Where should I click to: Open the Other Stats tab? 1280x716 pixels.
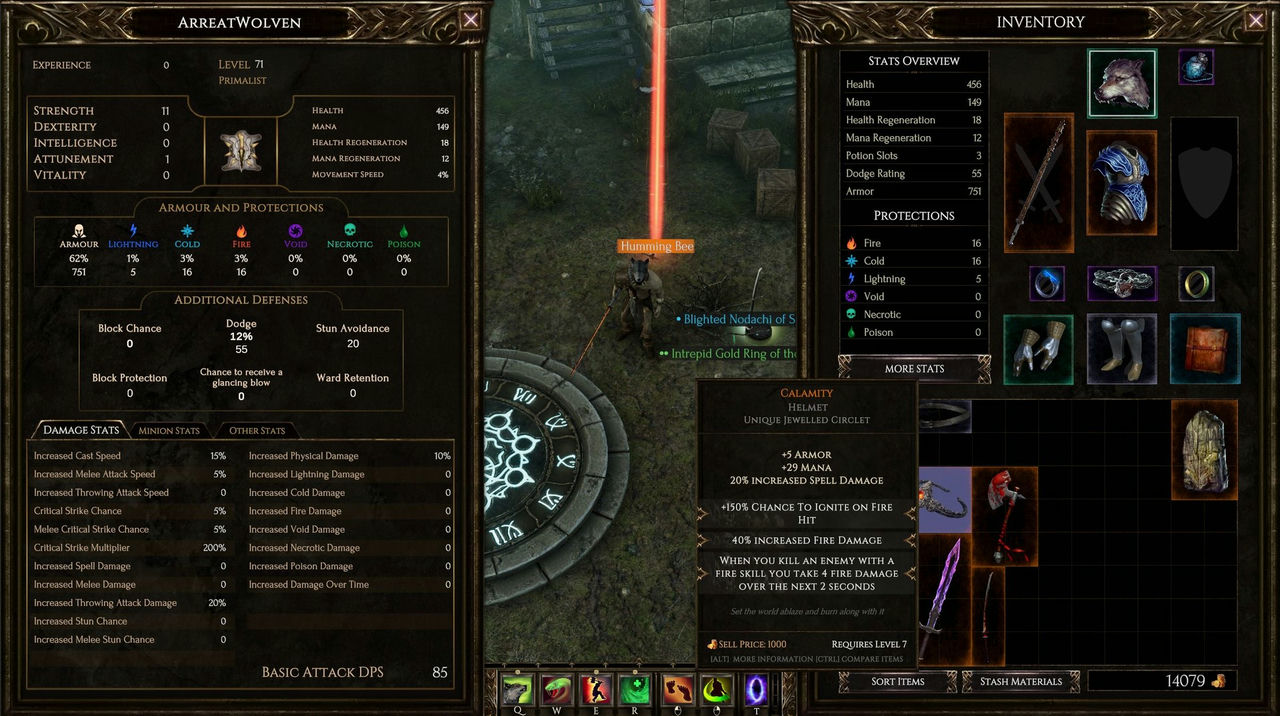257,431
